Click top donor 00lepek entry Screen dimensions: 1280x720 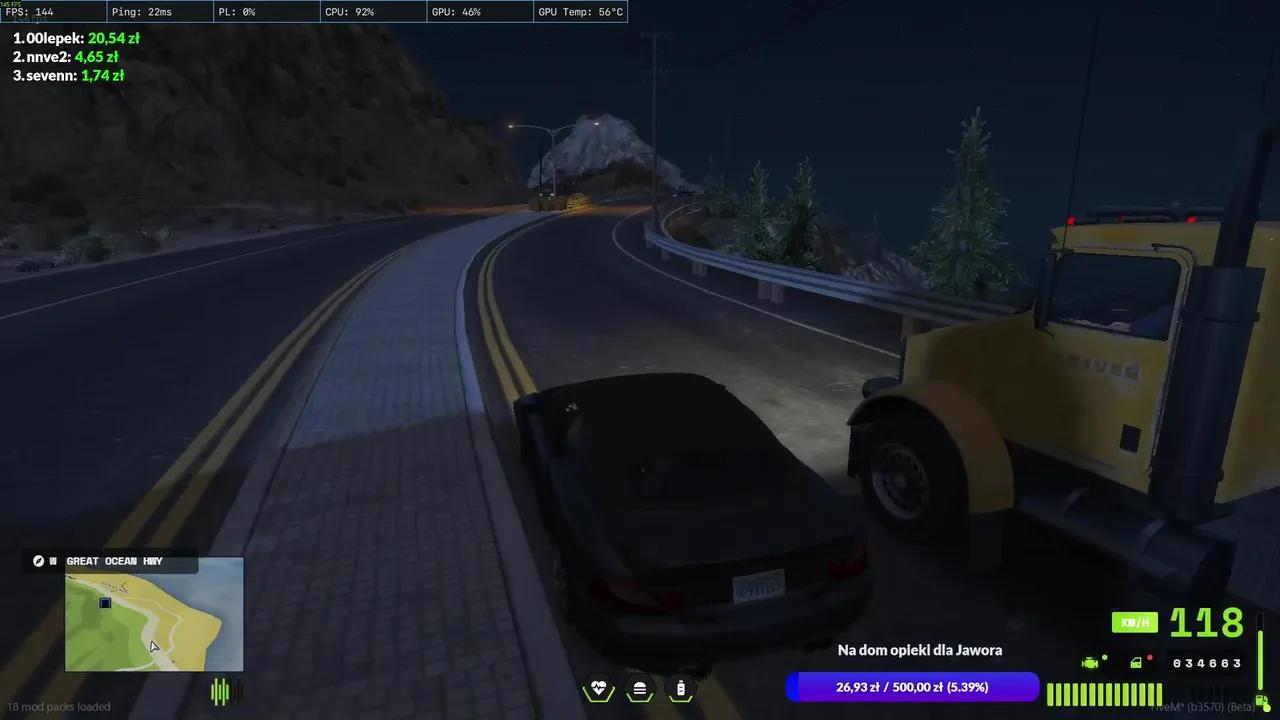click(77, 38)
